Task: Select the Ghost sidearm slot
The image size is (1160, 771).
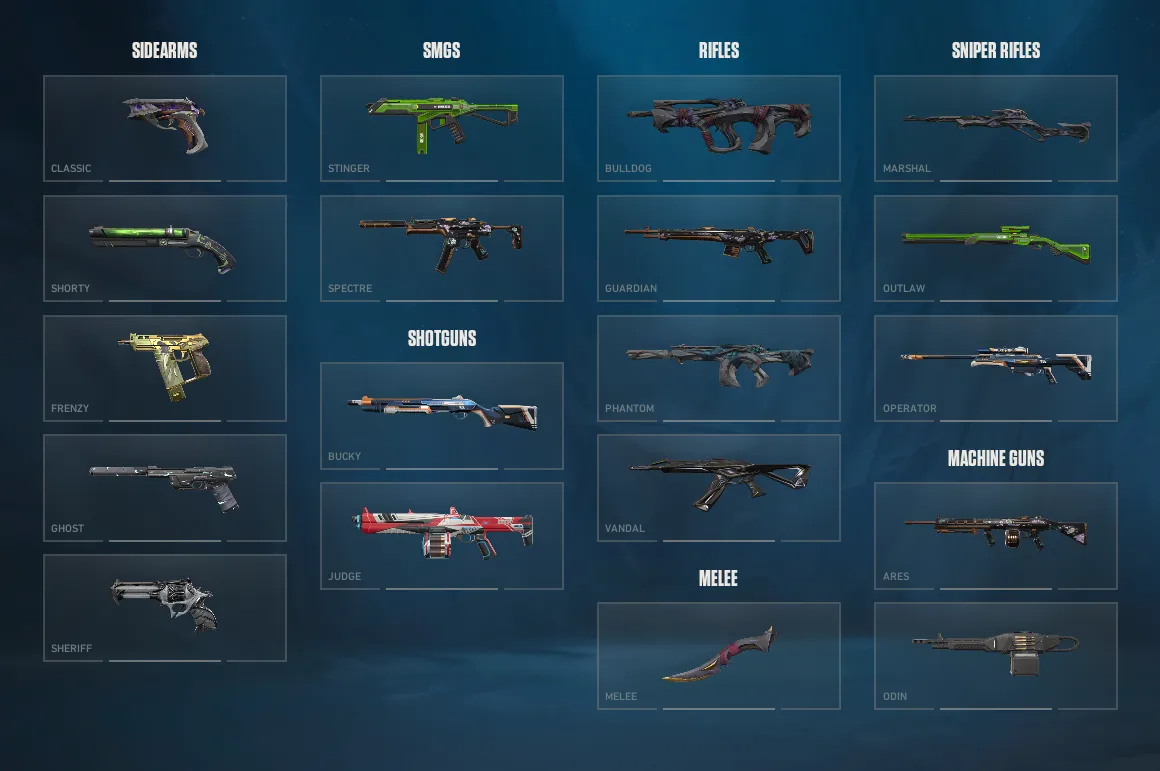Action: [165, 488]
